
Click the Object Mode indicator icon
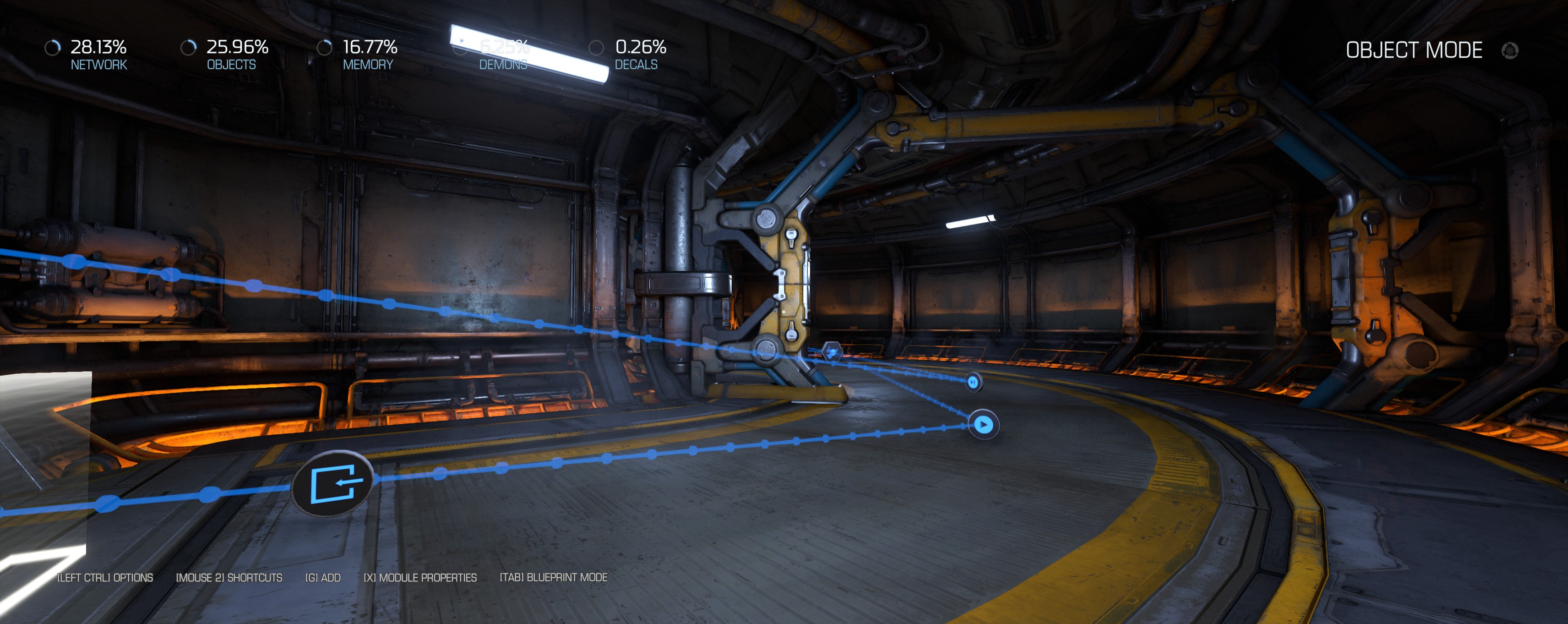coord(1509,50)
